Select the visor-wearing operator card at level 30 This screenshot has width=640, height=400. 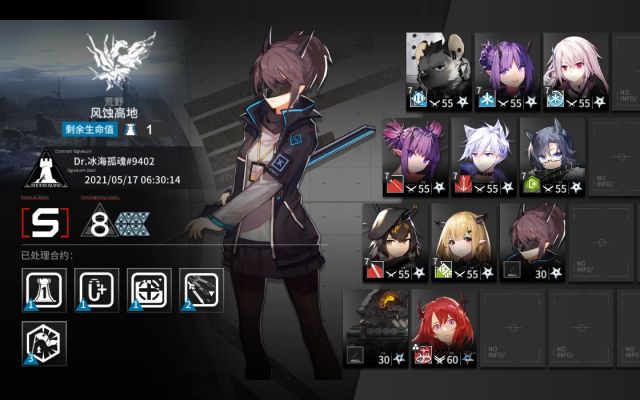pos(531,240)
